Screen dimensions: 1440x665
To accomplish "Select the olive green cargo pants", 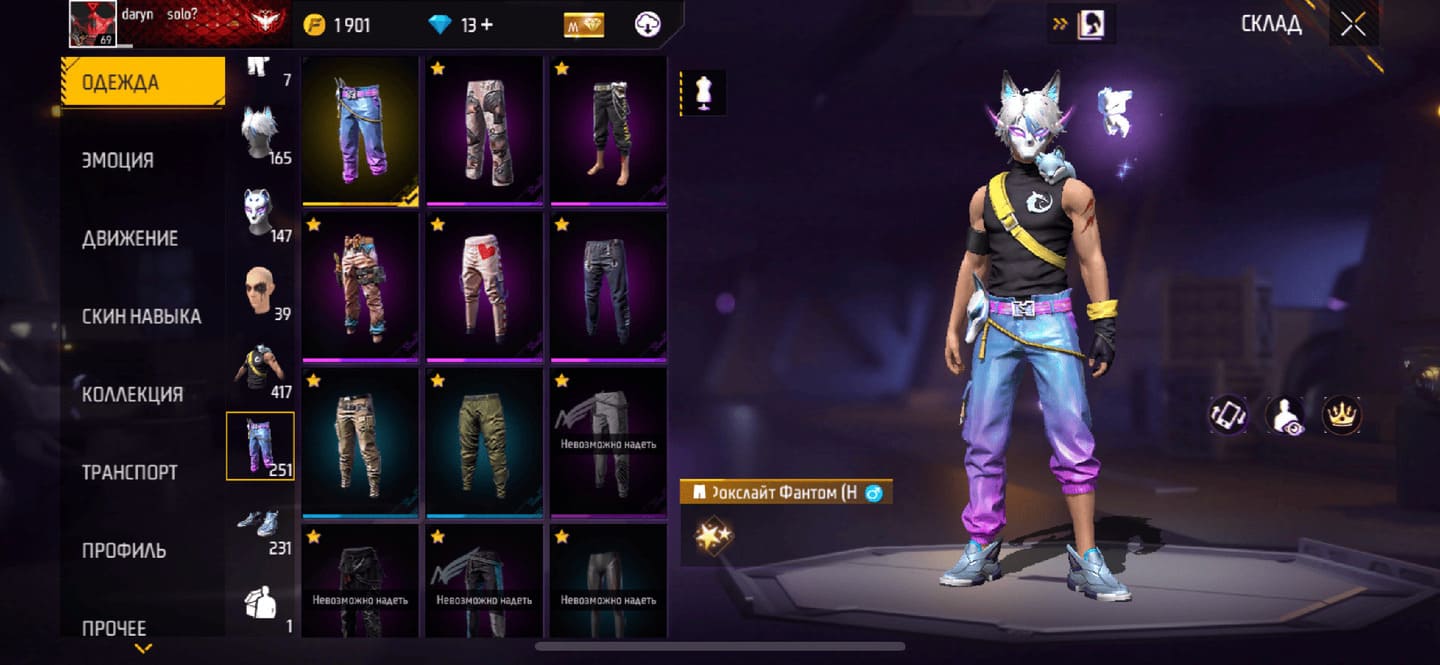I will pyautogui.click(x=485, y=442).
